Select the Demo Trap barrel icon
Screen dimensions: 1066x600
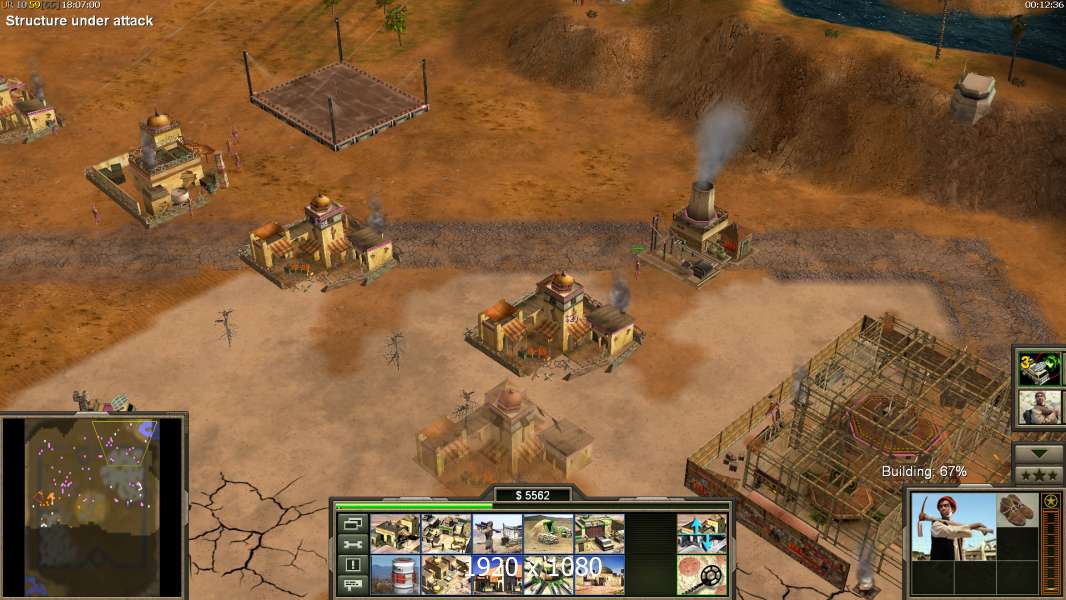point(395,574)
